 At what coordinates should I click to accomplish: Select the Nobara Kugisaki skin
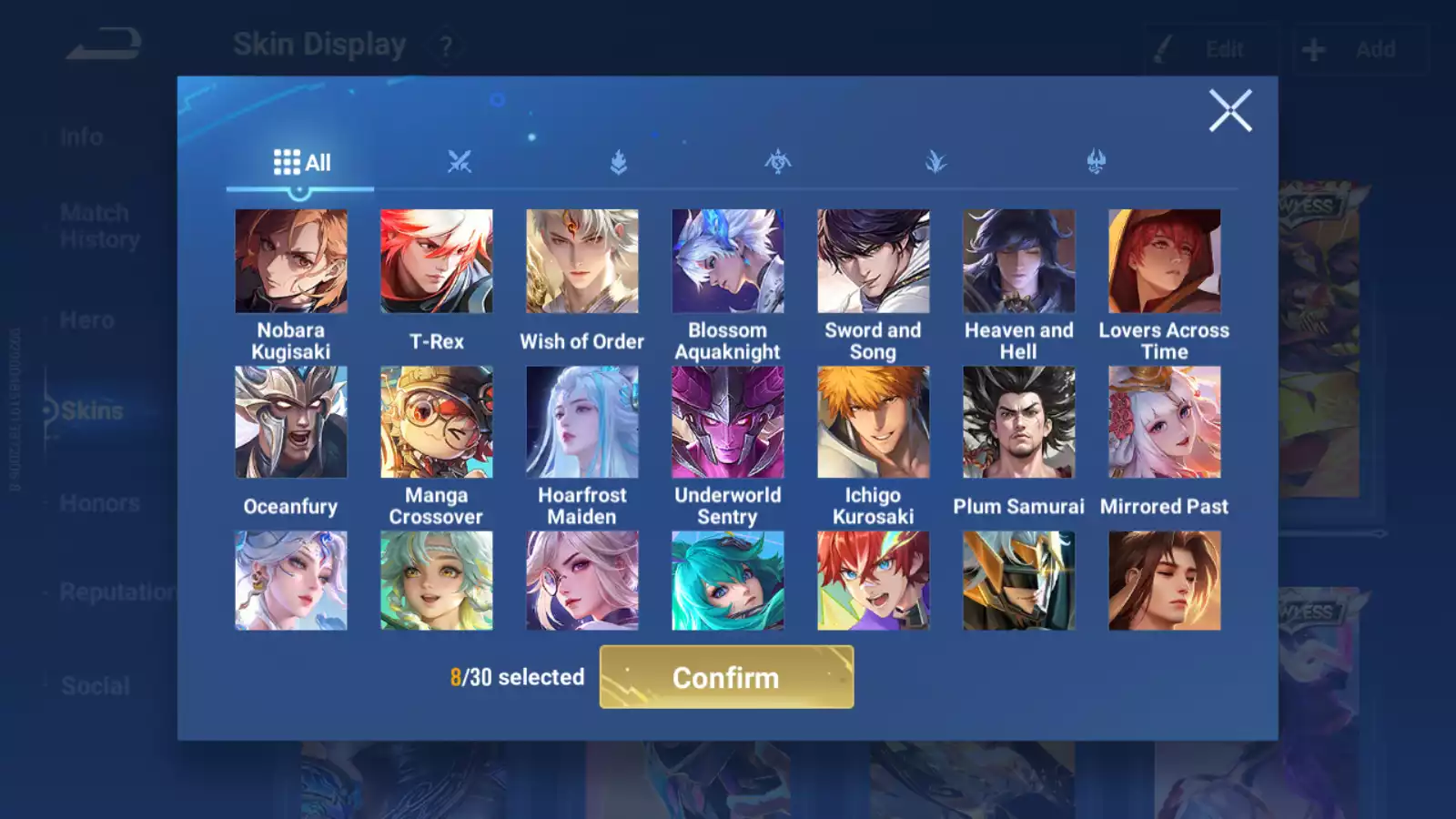tap(291, 262)
